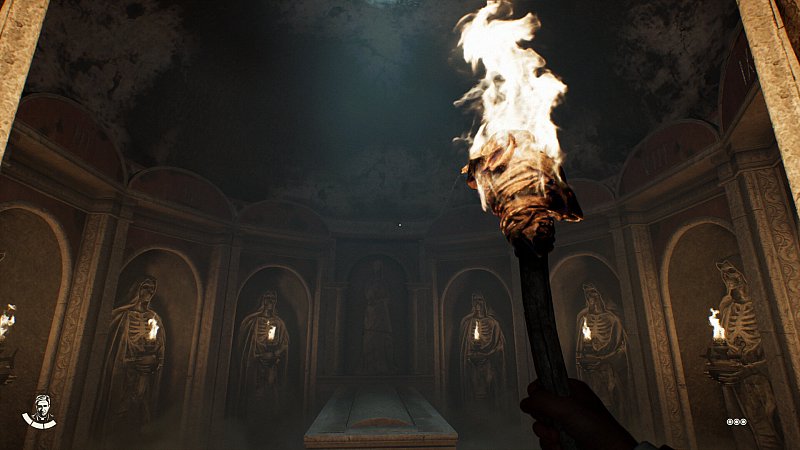Click the three-circle indicator icon
The image size is (800, 450).
click(737, 422)
